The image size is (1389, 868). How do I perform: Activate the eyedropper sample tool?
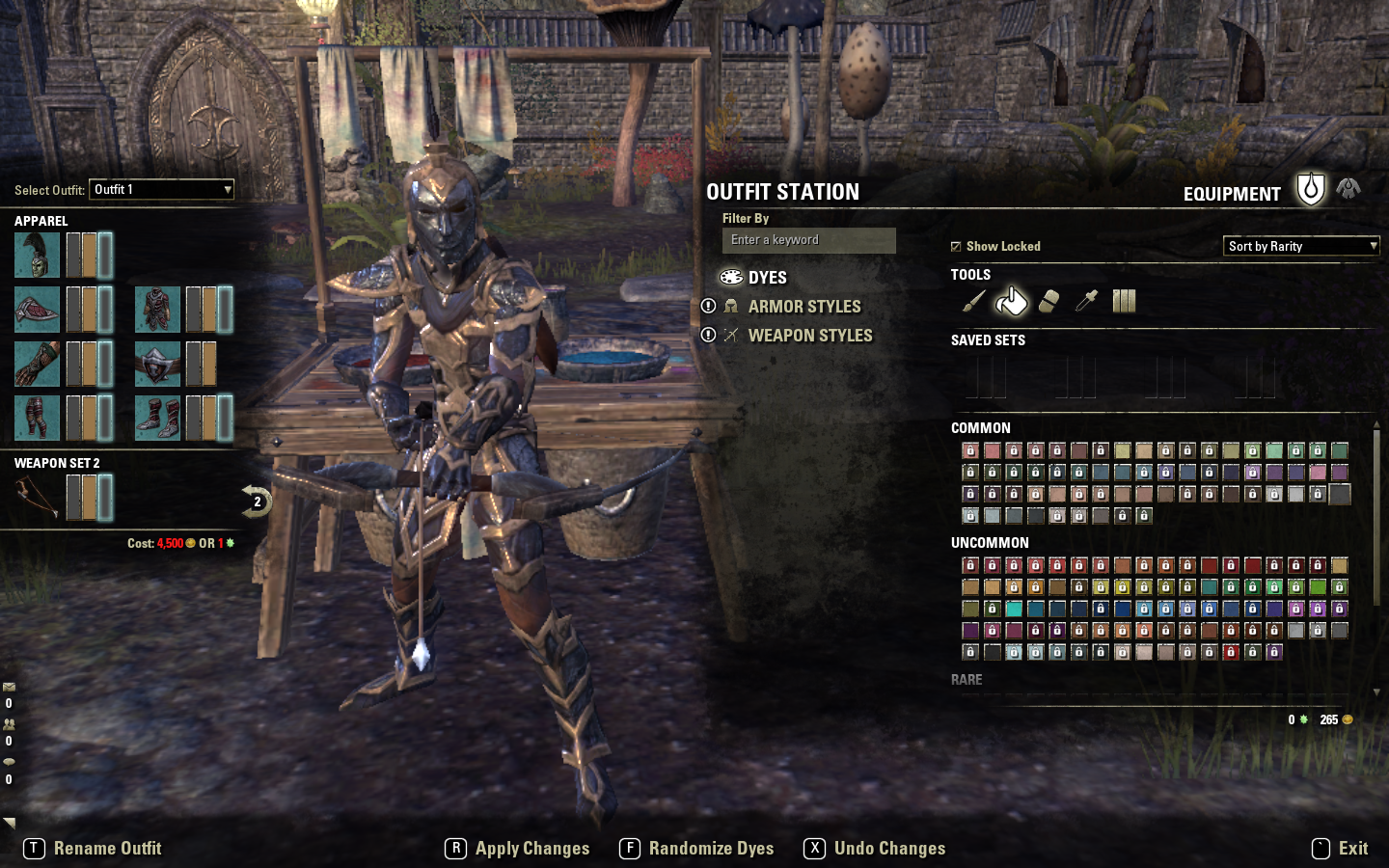[1086, 302]
